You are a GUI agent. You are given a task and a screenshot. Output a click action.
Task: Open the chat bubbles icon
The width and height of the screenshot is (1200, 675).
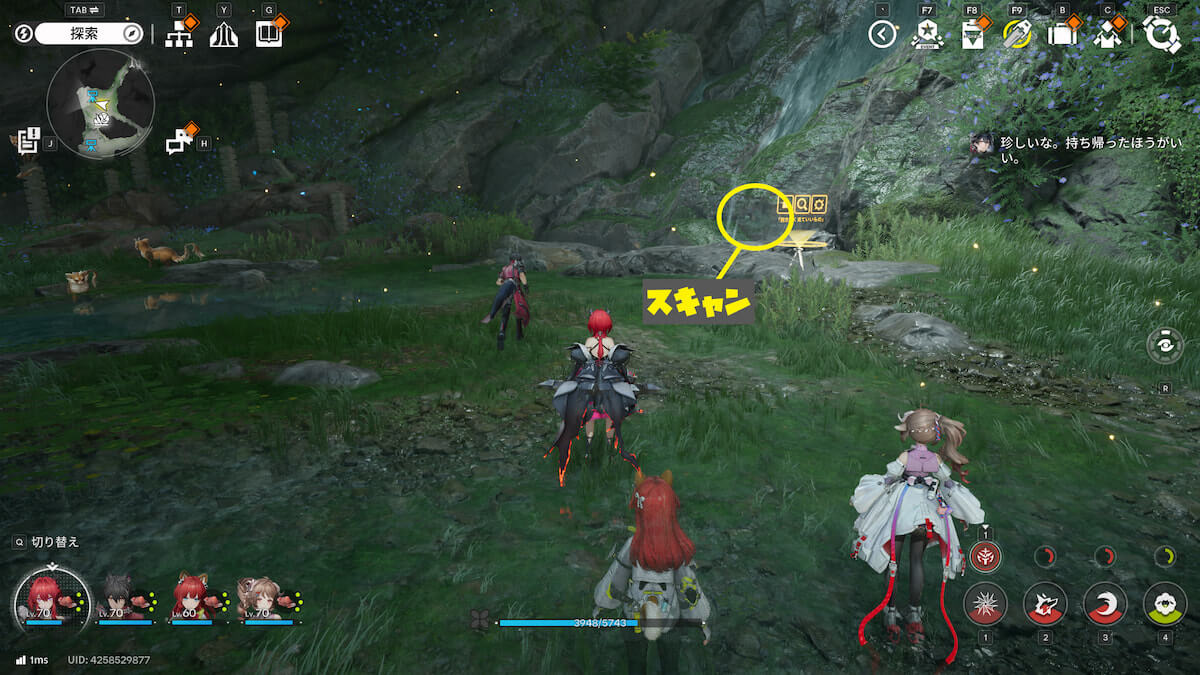pos(179,142)
